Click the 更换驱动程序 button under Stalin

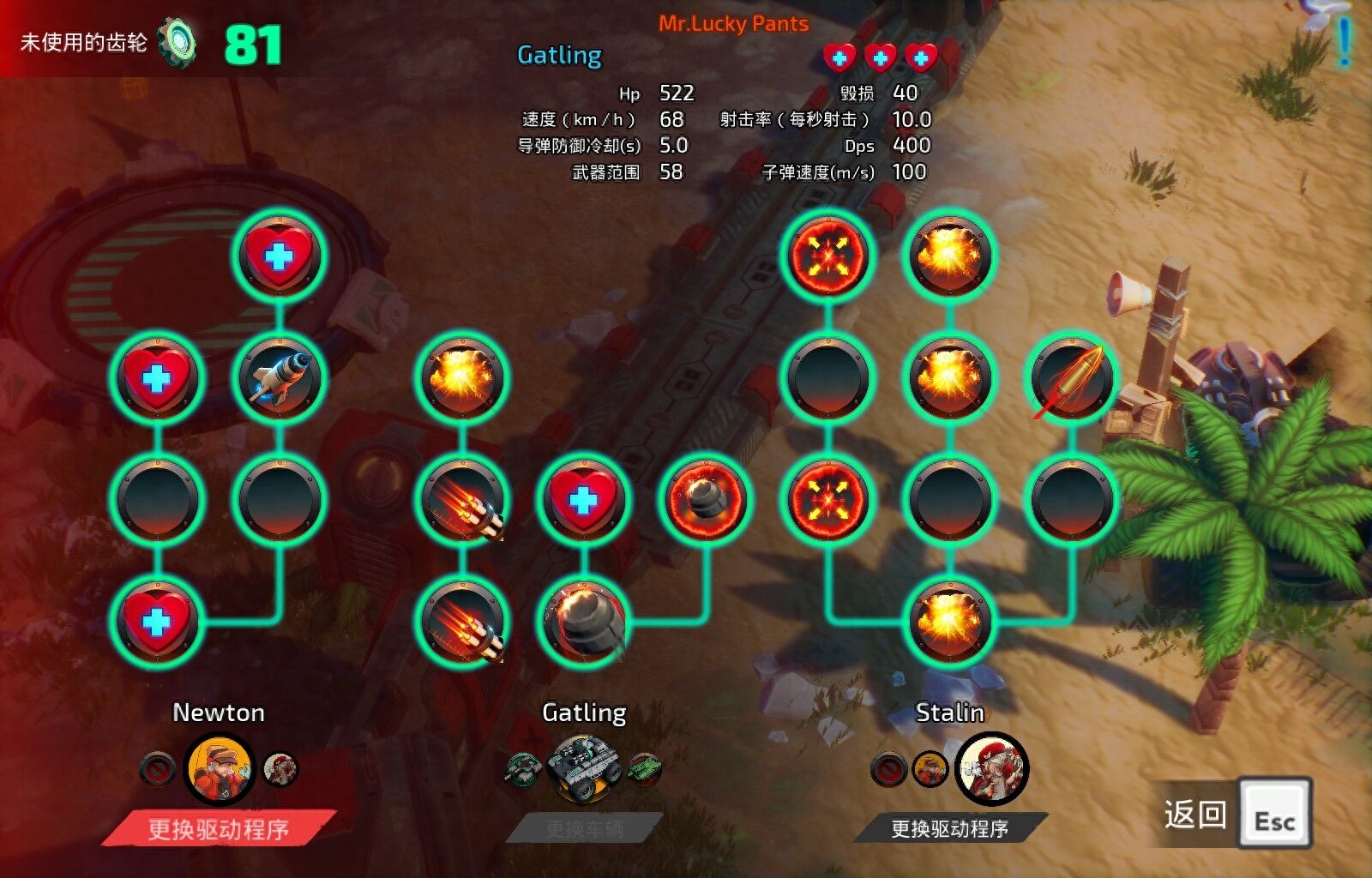tap(949, 828)
